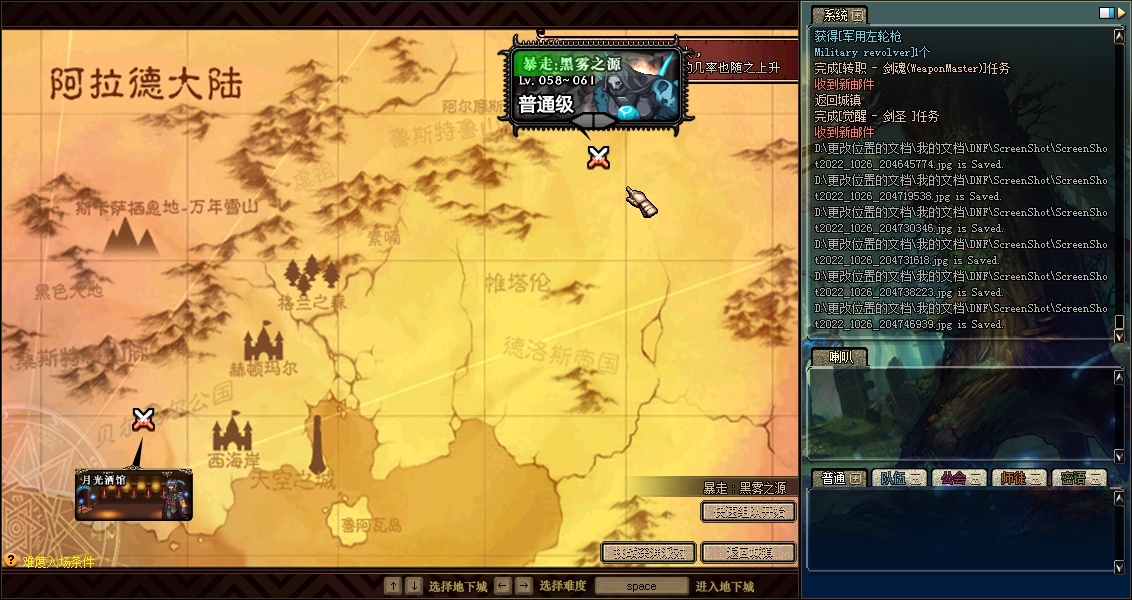Select the 系统 system message tab
The width and height of the screenshot is (1132, 600).
[x=838, y=15]
